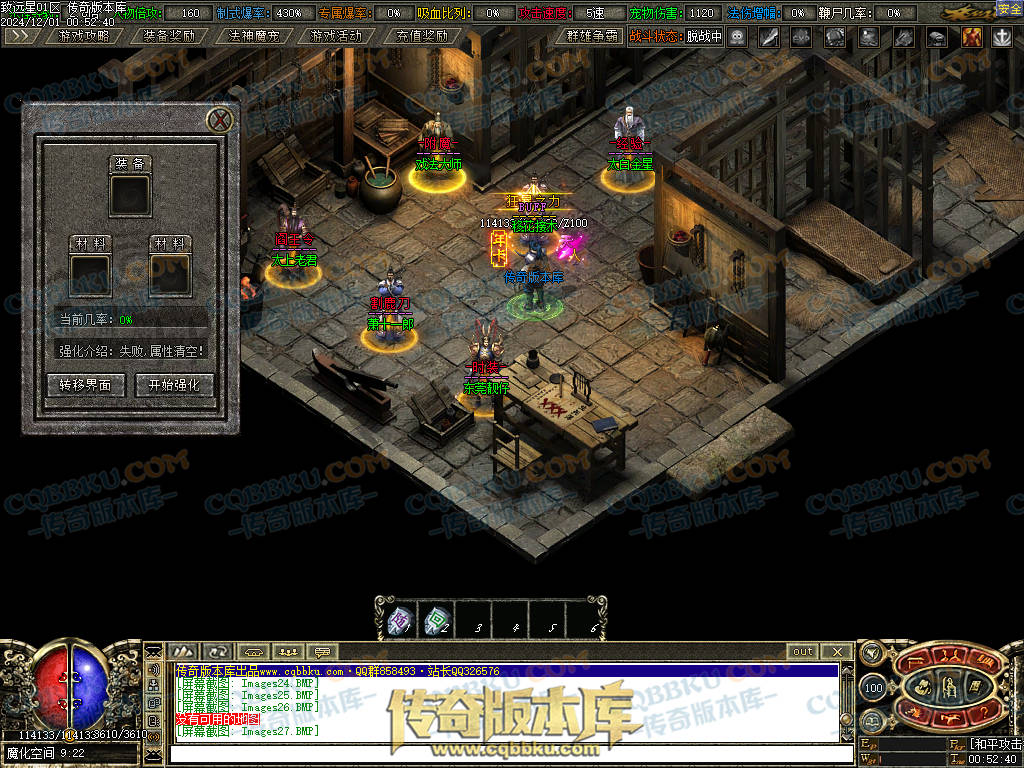The height and width of the screenshot is (768, 1024).
Task: Open the 法神魔宠 menu
Action: (x=253, y=36)
